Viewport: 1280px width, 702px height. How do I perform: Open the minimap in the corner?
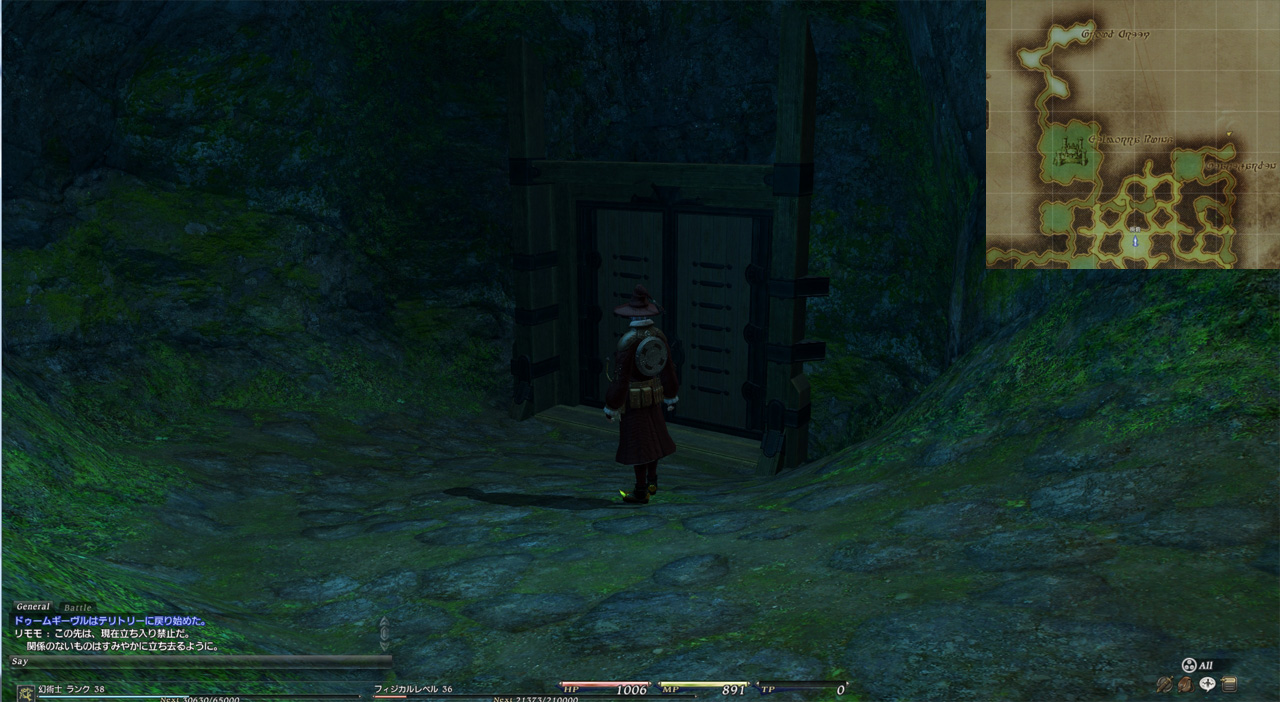pyautogui.click(x=1132, y=135)
